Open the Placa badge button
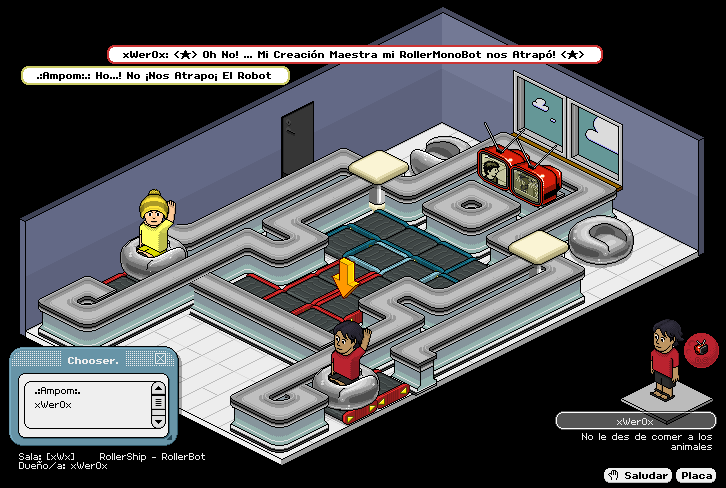This screenshot has width=726, height=488. pyautogui.click(x=696, y=475)
